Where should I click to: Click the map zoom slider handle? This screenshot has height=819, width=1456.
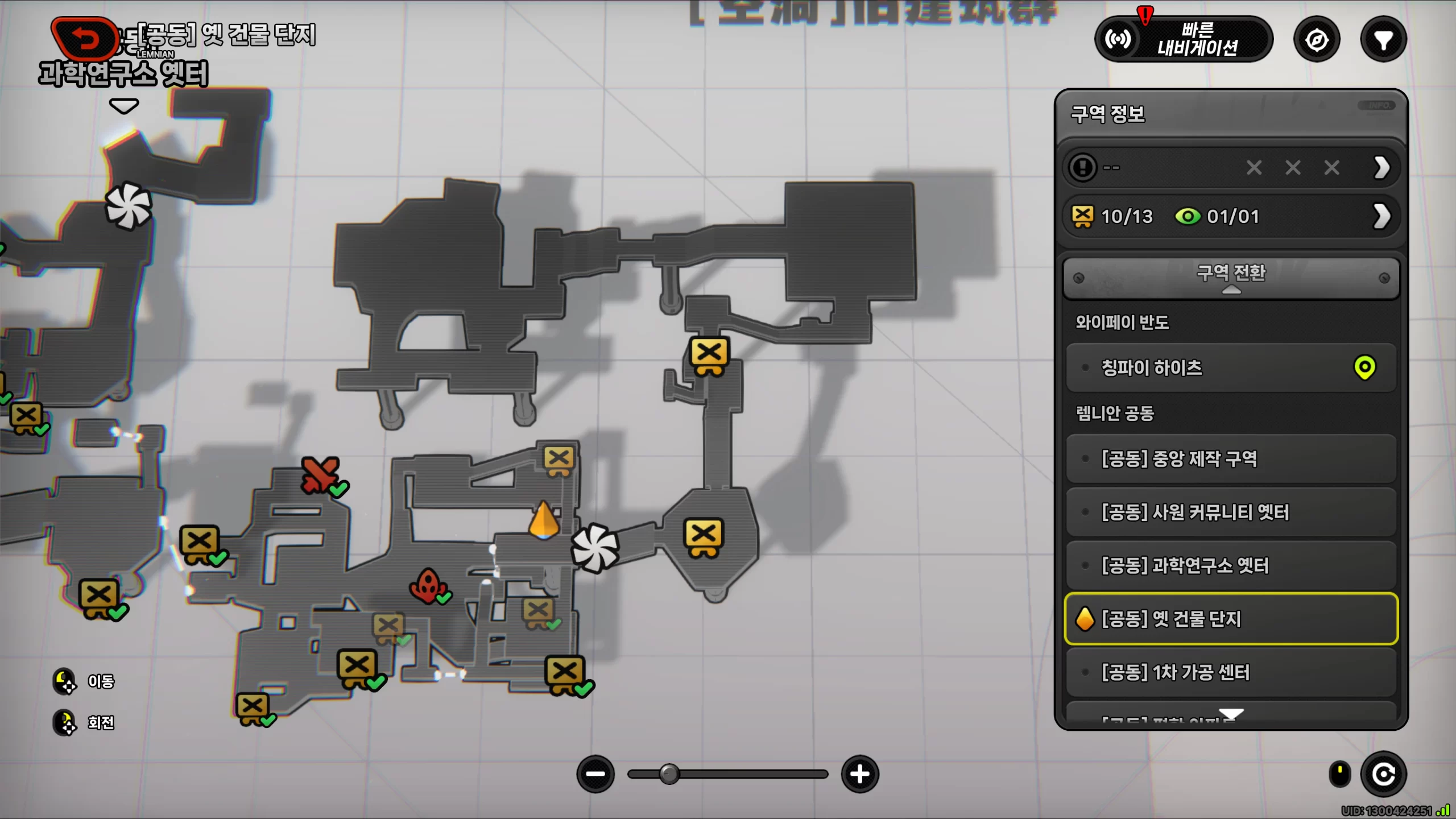click(x=669, y=774)
